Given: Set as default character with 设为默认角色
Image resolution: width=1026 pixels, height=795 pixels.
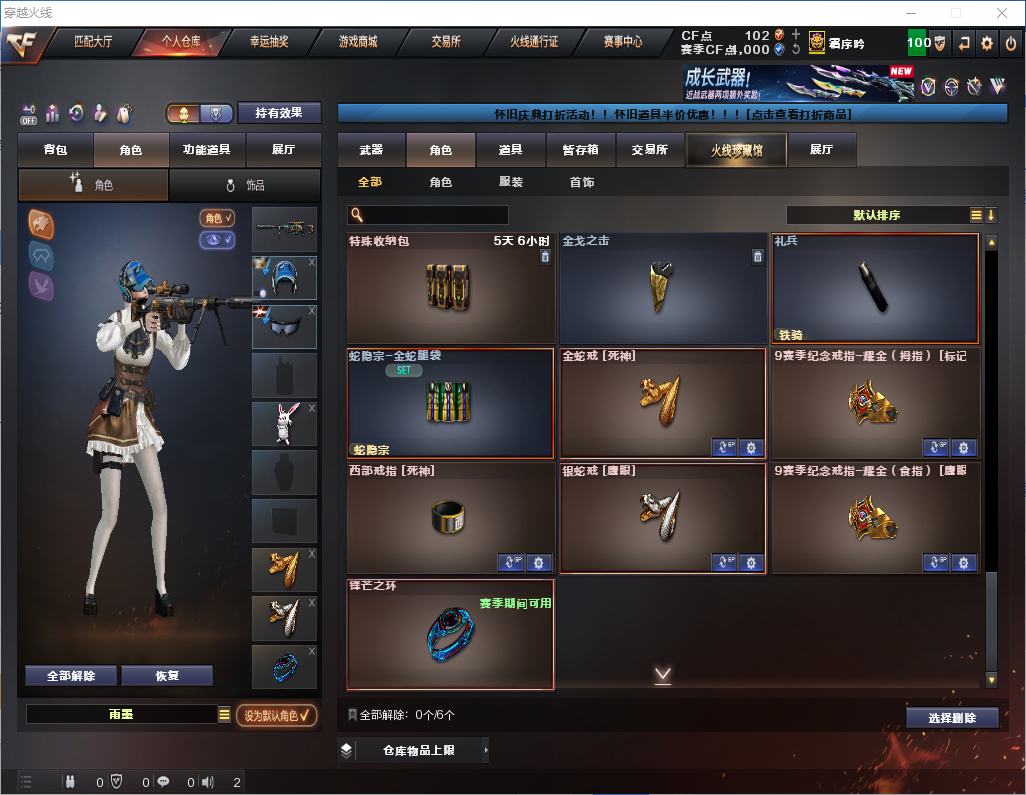Looking at the screenshot, I should tap(277, 715).
